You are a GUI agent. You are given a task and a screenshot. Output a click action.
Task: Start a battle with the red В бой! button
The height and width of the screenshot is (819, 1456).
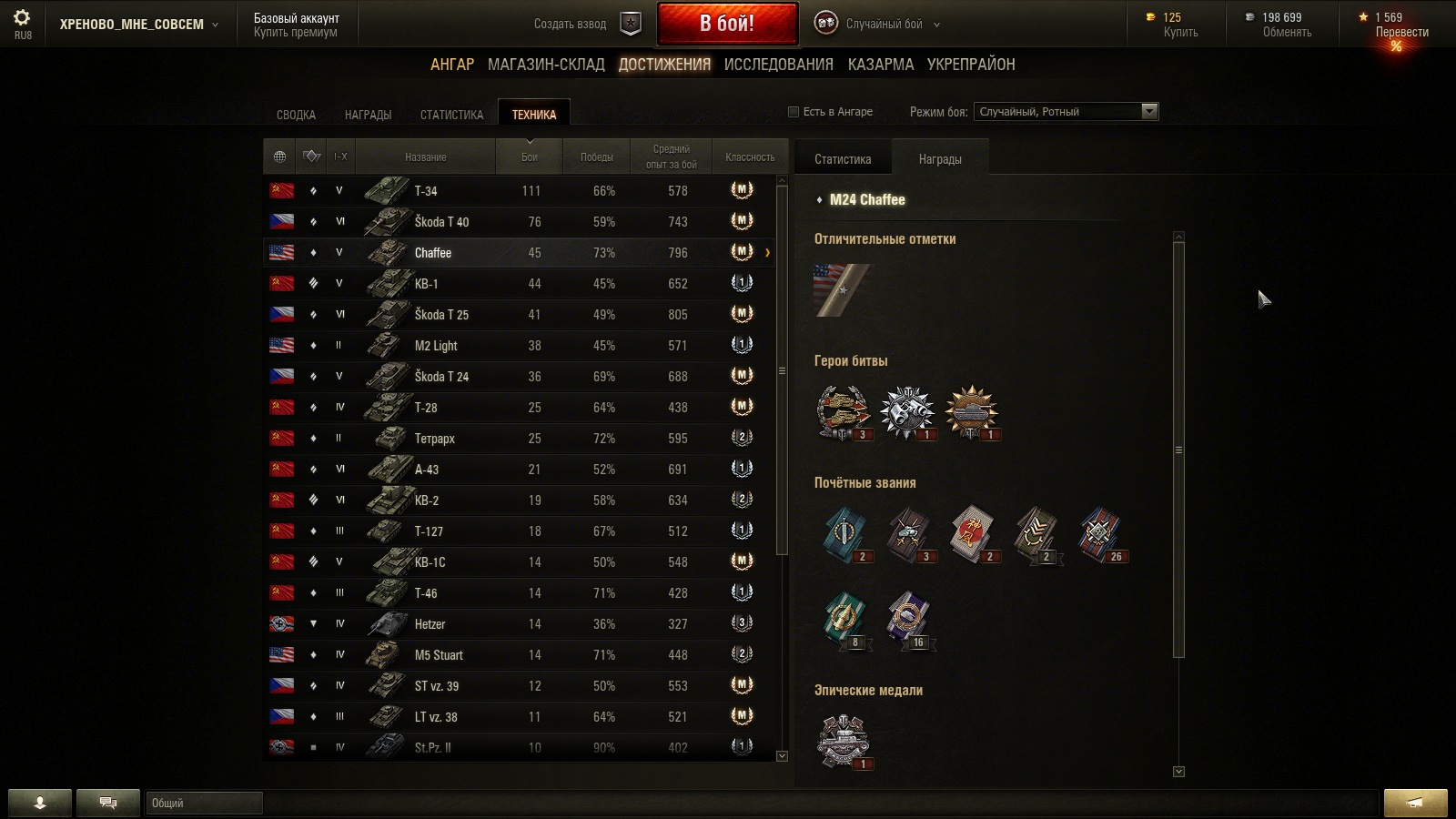click(727, 24)
